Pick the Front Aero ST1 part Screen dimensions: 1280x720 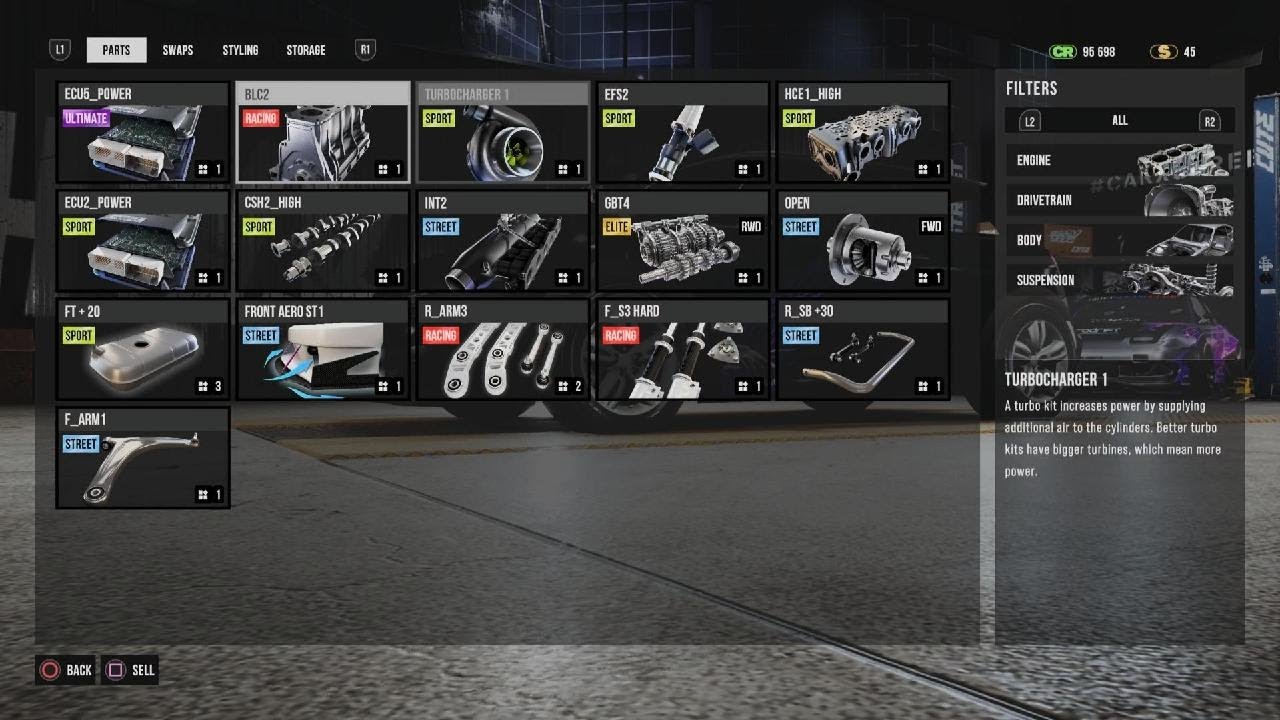pyautogui.click(x=323, y=349)
